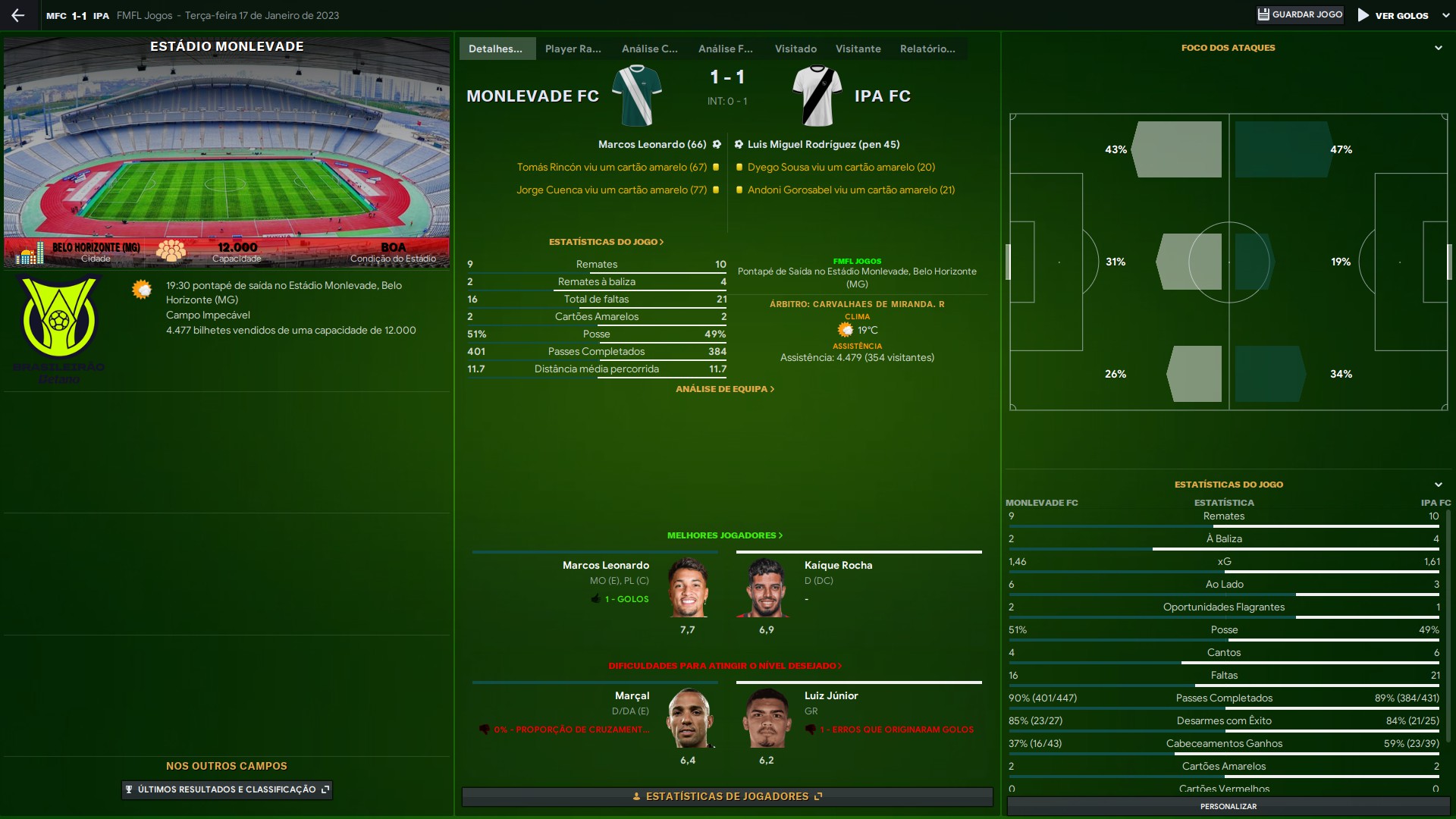Select the Detalhes... tab
The height and width of the screenshot is (819, 1456).
495,49
